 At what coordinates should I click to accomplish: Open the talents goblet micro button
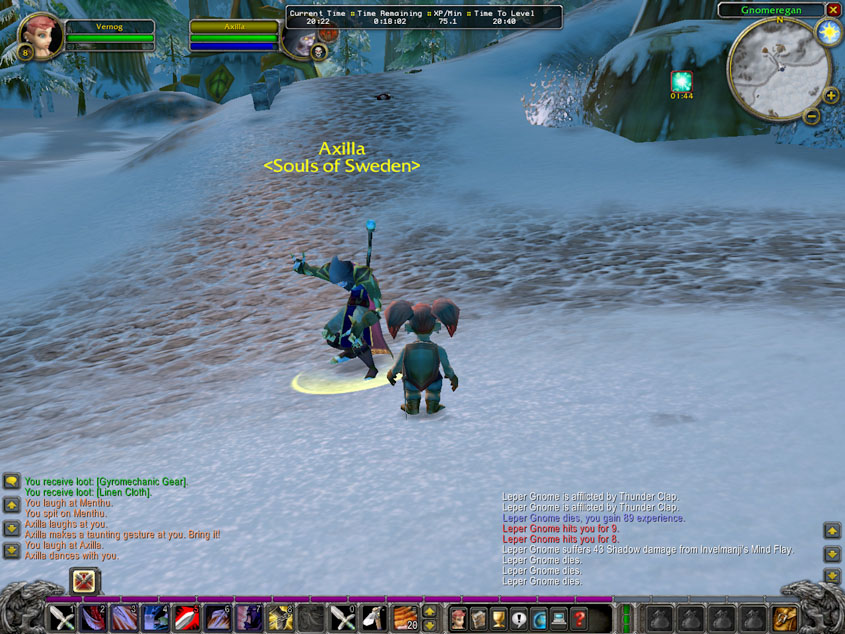click(499, 618)
